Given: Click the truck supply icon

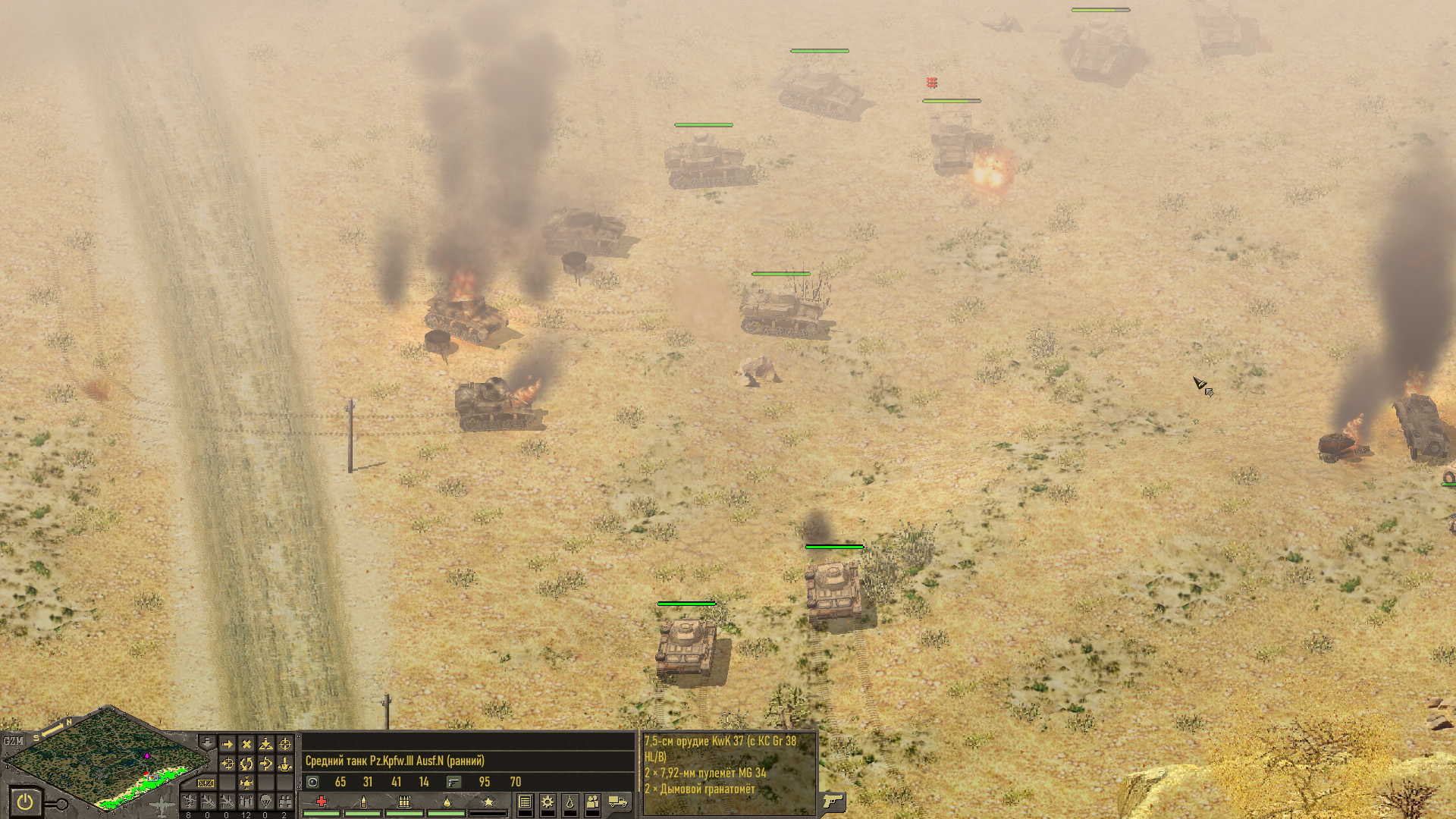Looking at the screenshot, I should (618, 802).
